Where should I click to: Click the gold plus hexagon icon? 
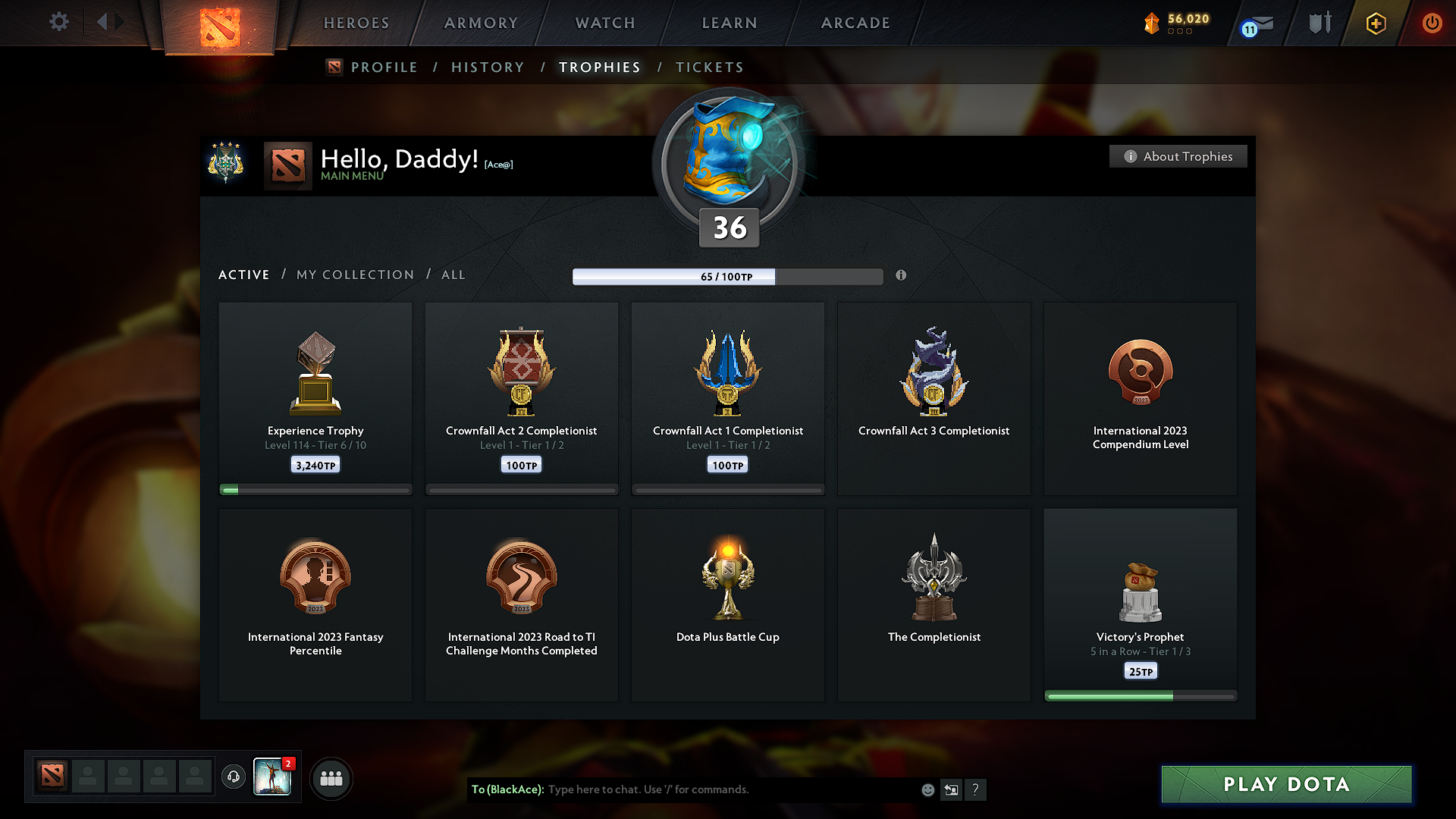pyautogui.click(x=1375, y=23)
